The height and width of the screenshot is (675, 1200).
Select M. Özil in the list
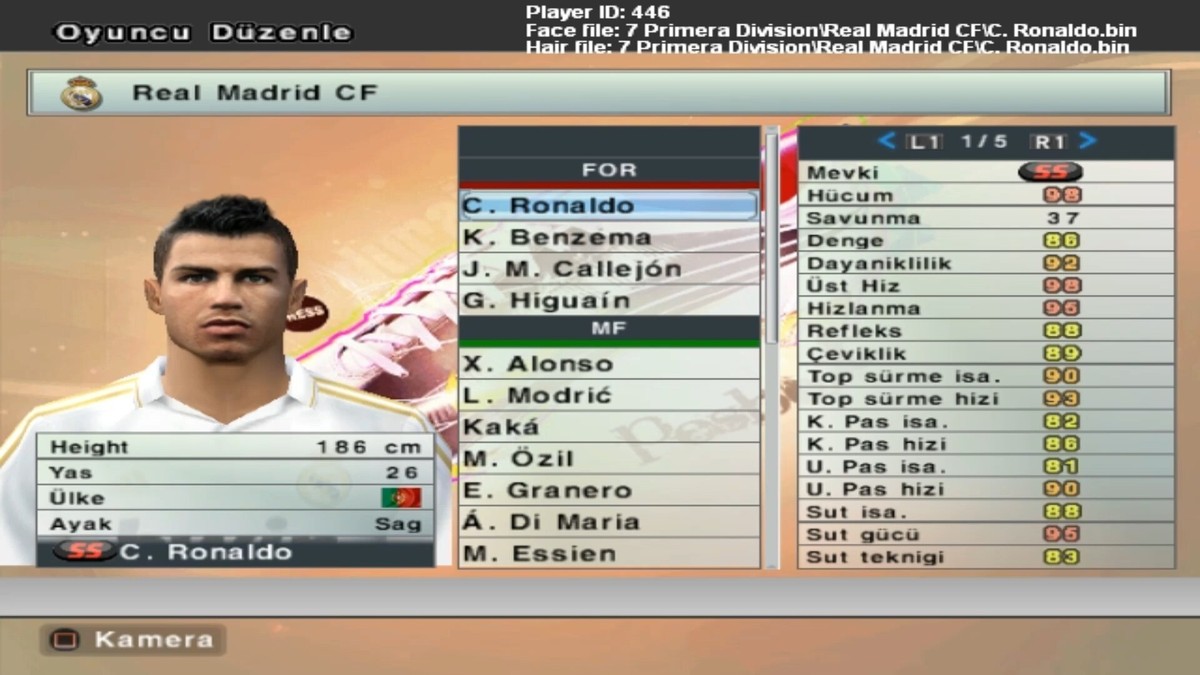click(x=608, y=459)
